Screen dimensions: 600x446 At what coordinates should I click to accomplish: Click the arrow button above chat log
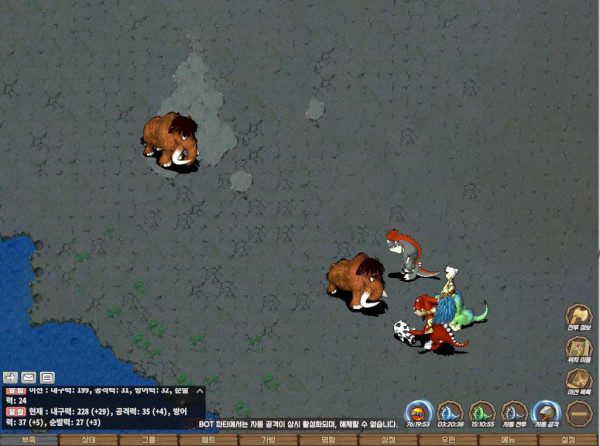[11, 377]
